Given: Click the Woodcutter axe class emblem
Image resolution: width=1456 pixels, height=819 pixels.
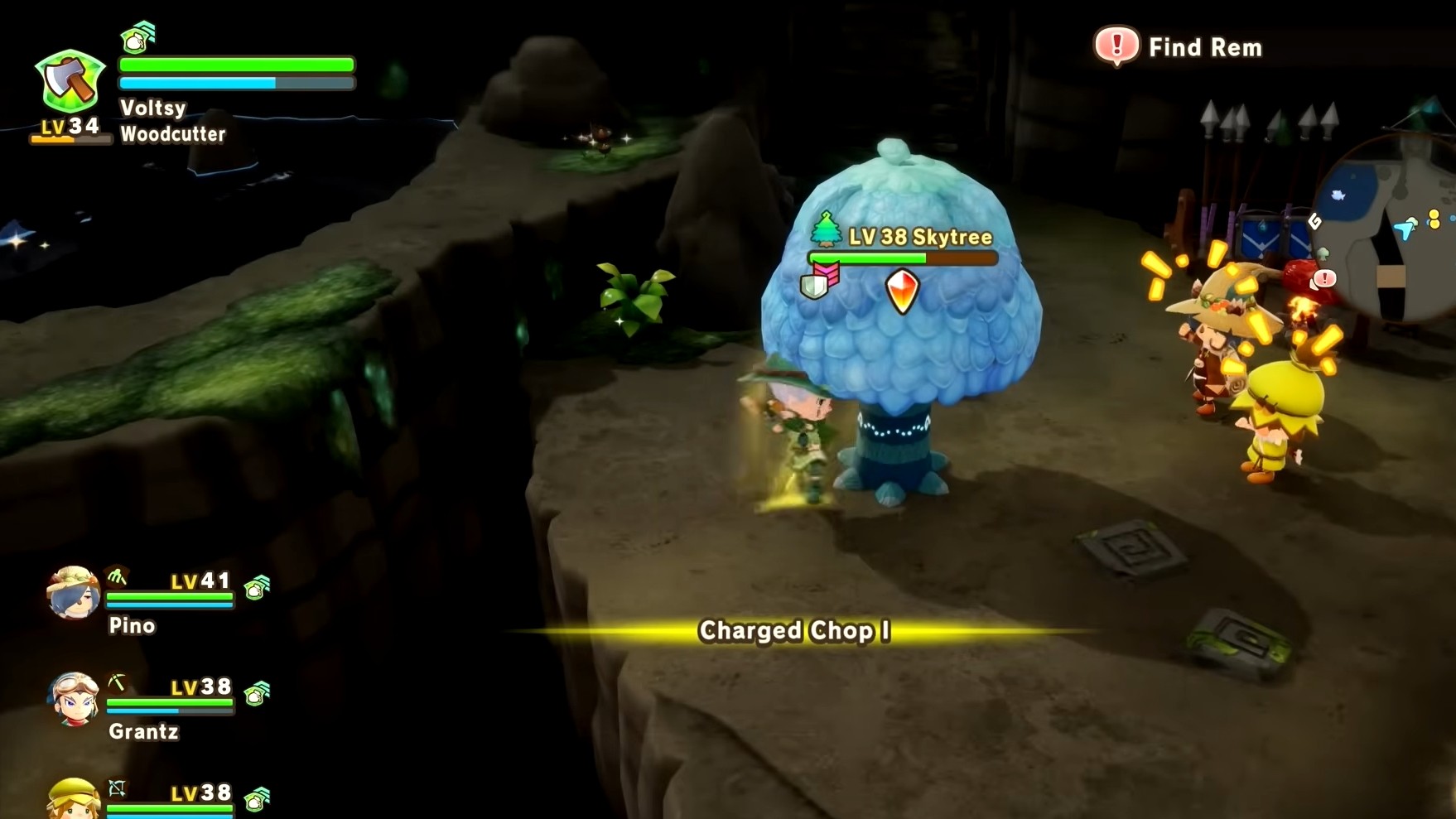Looking at the screenshot, I should pos(70,81).
